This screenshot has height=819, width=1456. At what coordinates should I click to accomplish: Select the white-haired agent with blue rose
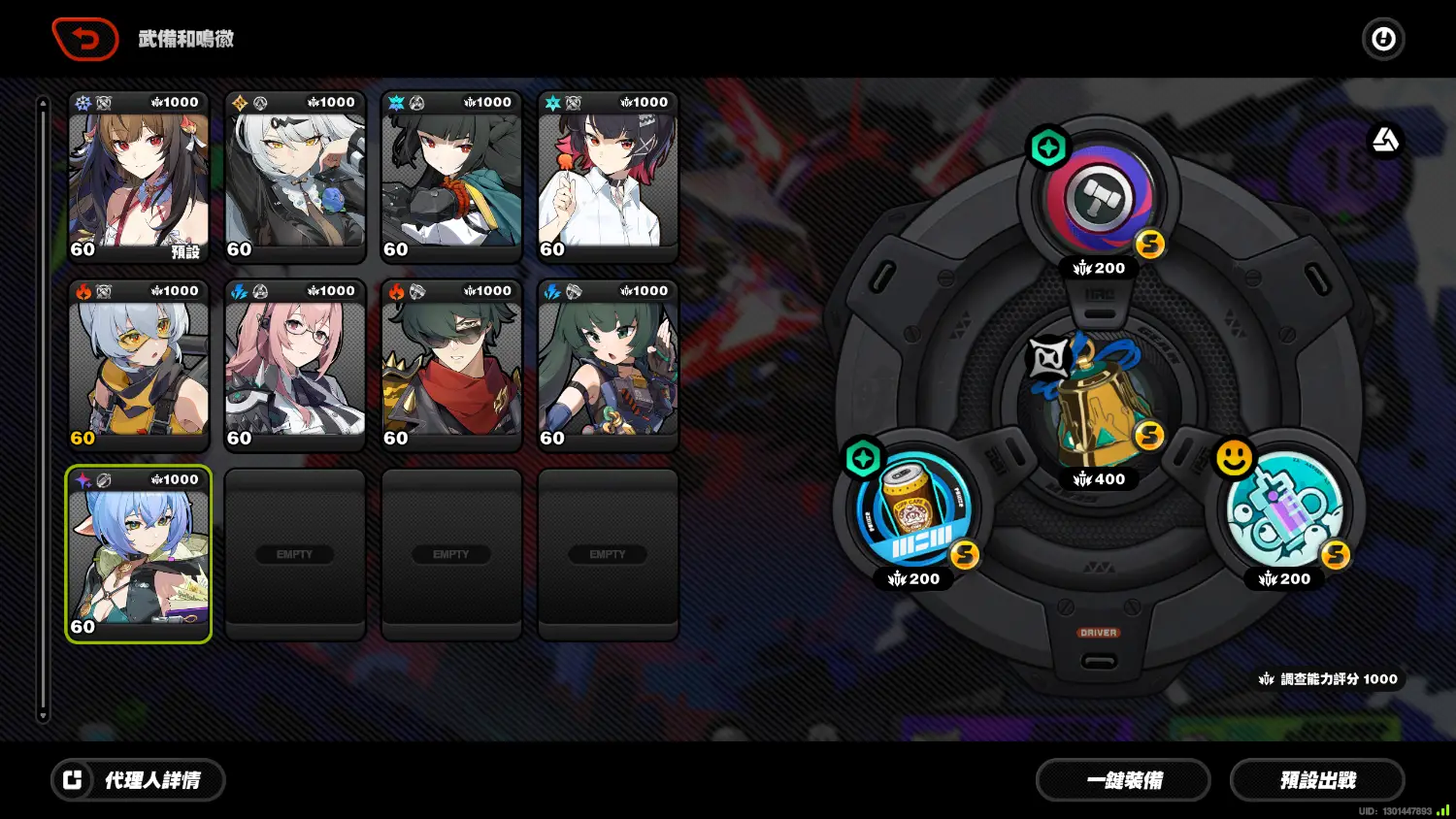click(x=295, y=179)
